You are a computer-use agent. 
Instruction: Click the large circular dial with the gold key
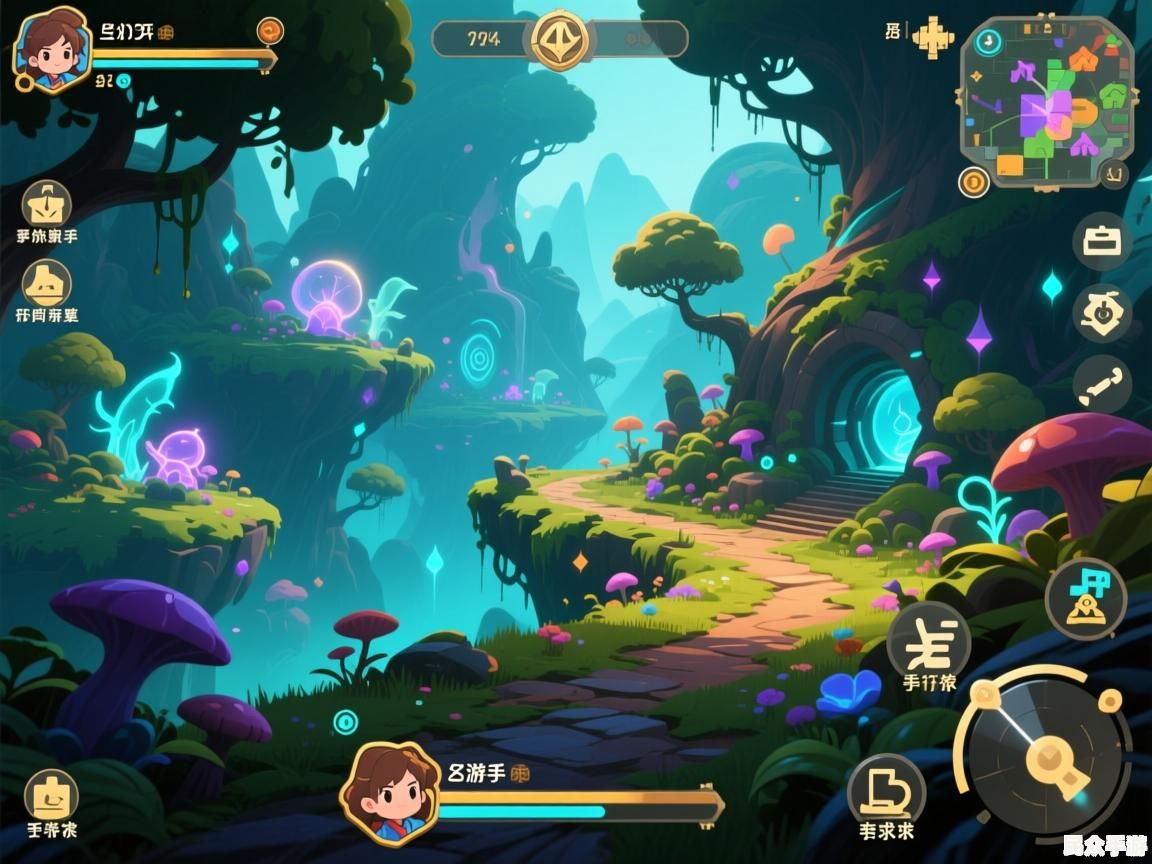1047,757
